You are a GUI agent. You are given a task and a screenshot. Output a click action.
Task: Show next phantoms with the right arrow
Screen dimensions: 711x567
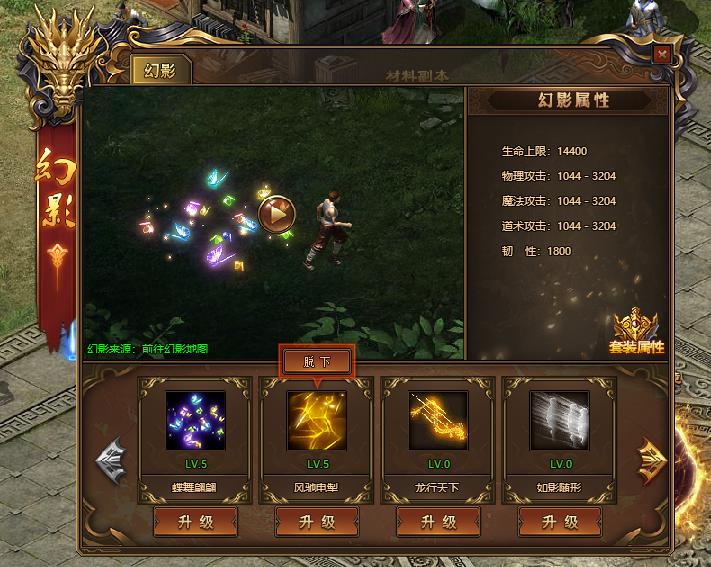(x=651, y=458)
